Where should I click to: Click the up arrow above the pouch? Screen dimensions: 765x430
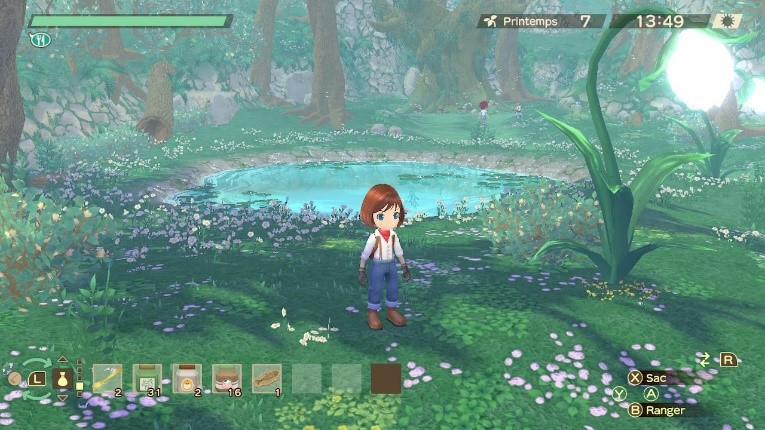(62, 360)
